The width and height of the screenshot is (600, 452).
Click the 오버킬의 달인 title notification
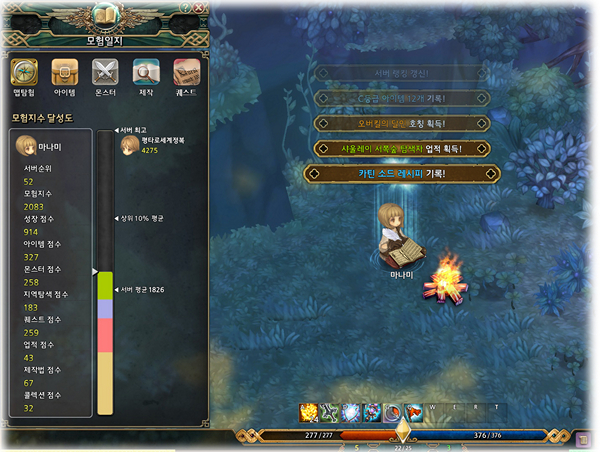pyautogui.click(x=403, y=123)
